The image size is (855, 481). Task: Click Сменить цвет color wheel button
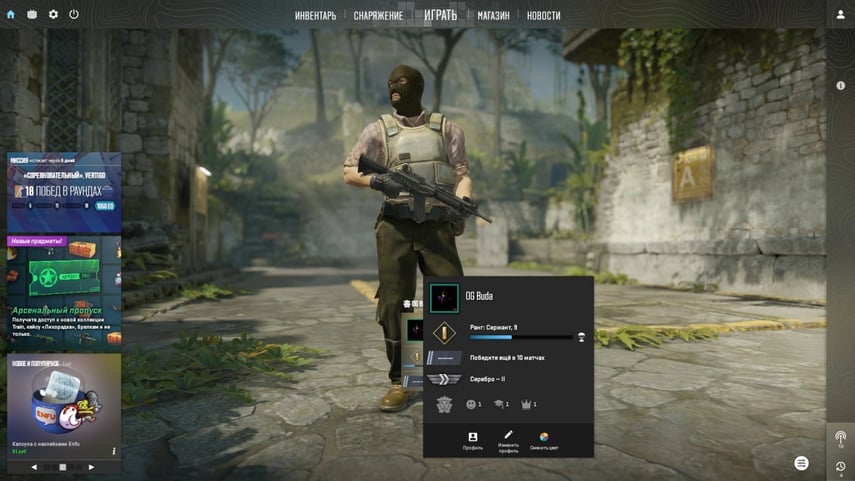pyautogui.click(x=544, y=440)
